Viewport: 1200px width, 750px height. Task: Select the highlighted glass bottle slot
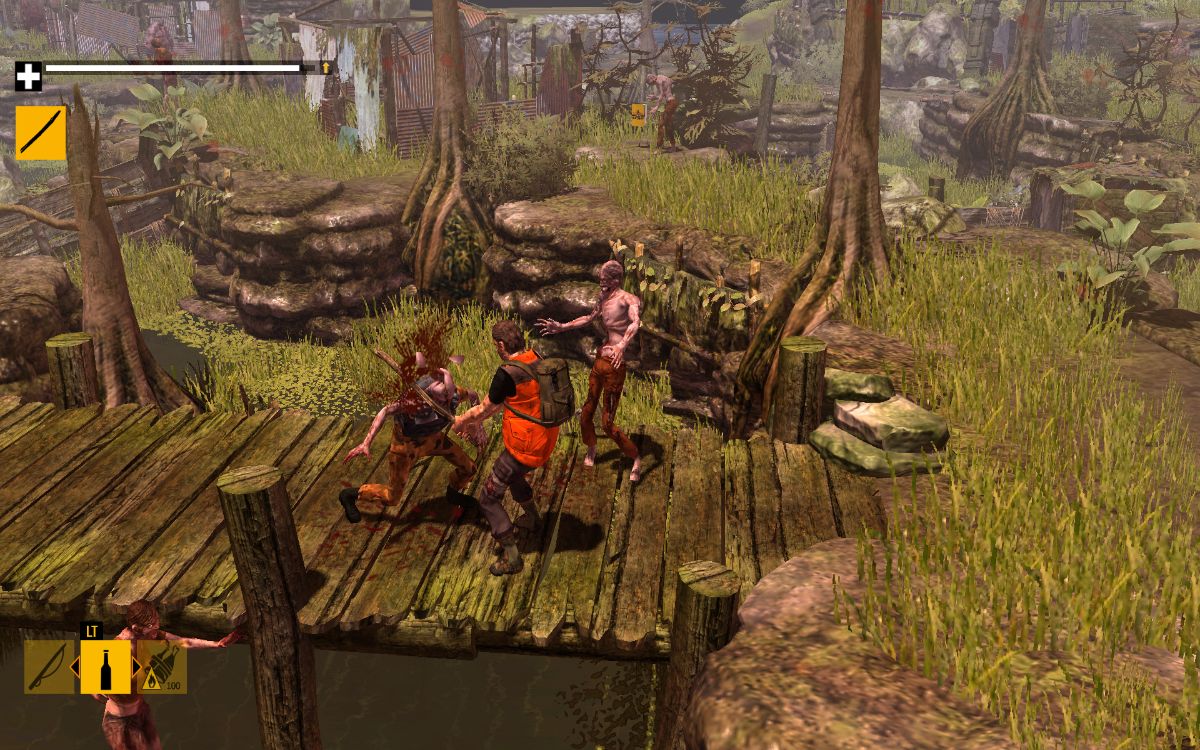(x=105, y=666)
